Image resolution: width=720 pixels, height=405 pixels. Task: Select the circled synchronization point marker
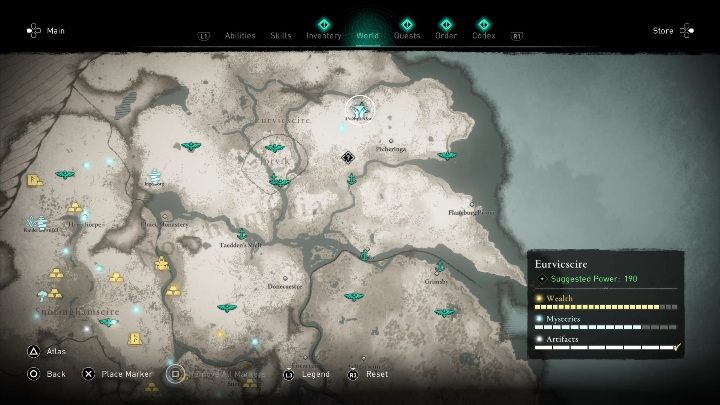coord(358,109)
